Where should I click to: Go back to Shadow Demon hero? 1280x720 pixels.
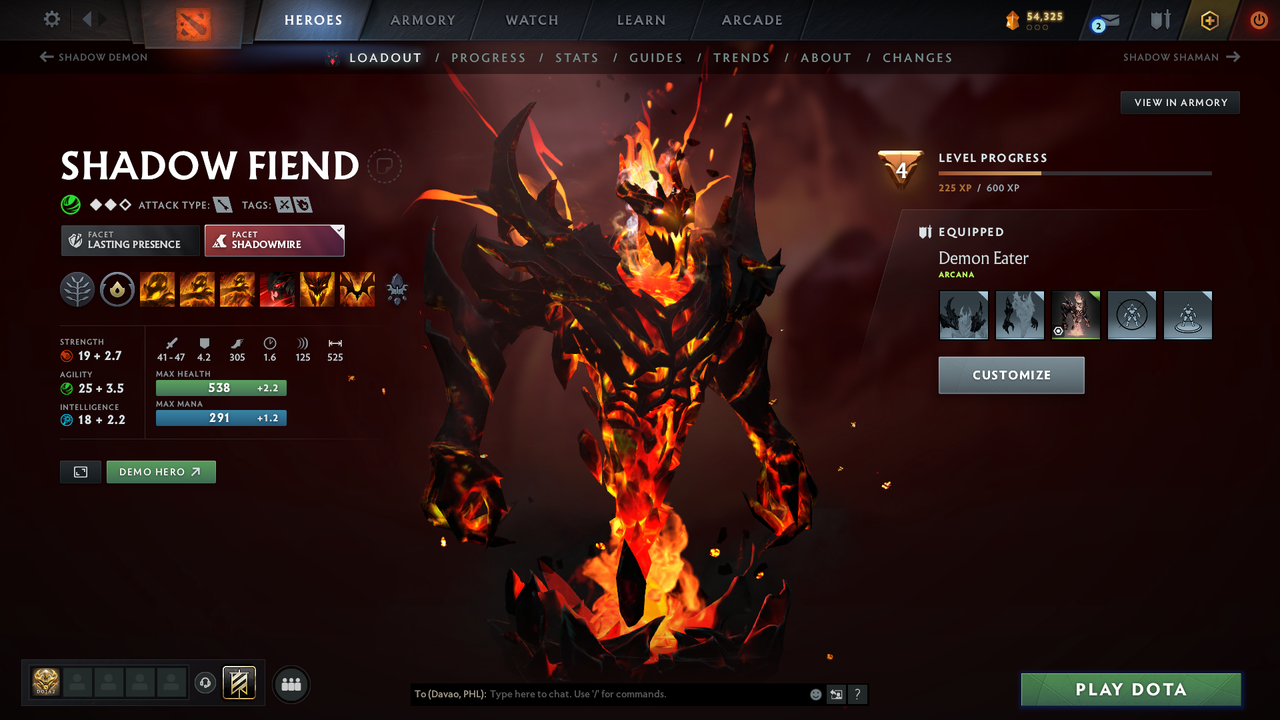click(x=93, y=57)
